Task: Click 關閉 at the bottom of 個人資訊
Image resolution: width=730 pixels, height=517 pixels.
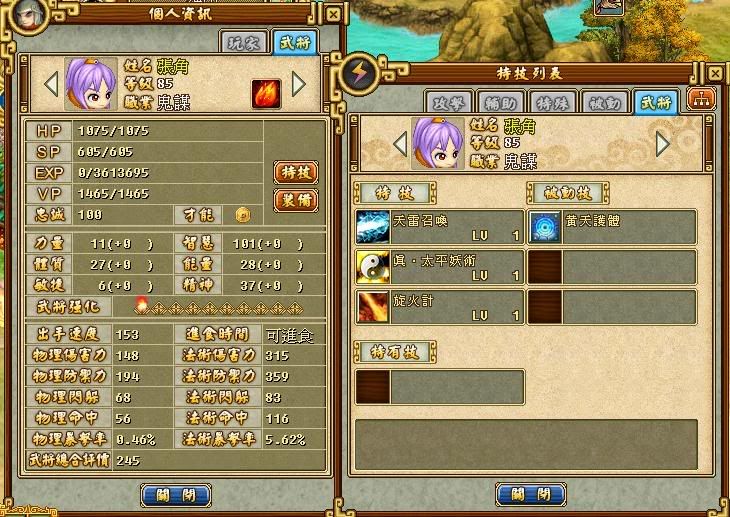Action: (x=176, y=494)
